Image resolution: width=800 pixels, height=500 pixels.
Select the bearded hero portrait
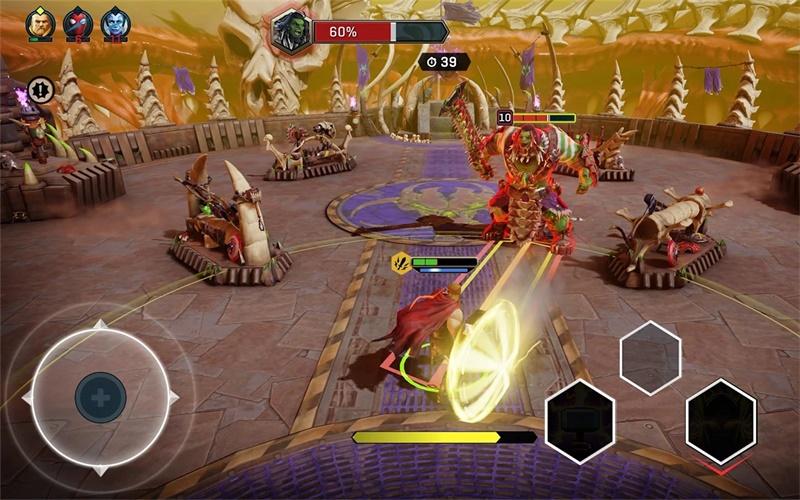(x=40, y=23)
